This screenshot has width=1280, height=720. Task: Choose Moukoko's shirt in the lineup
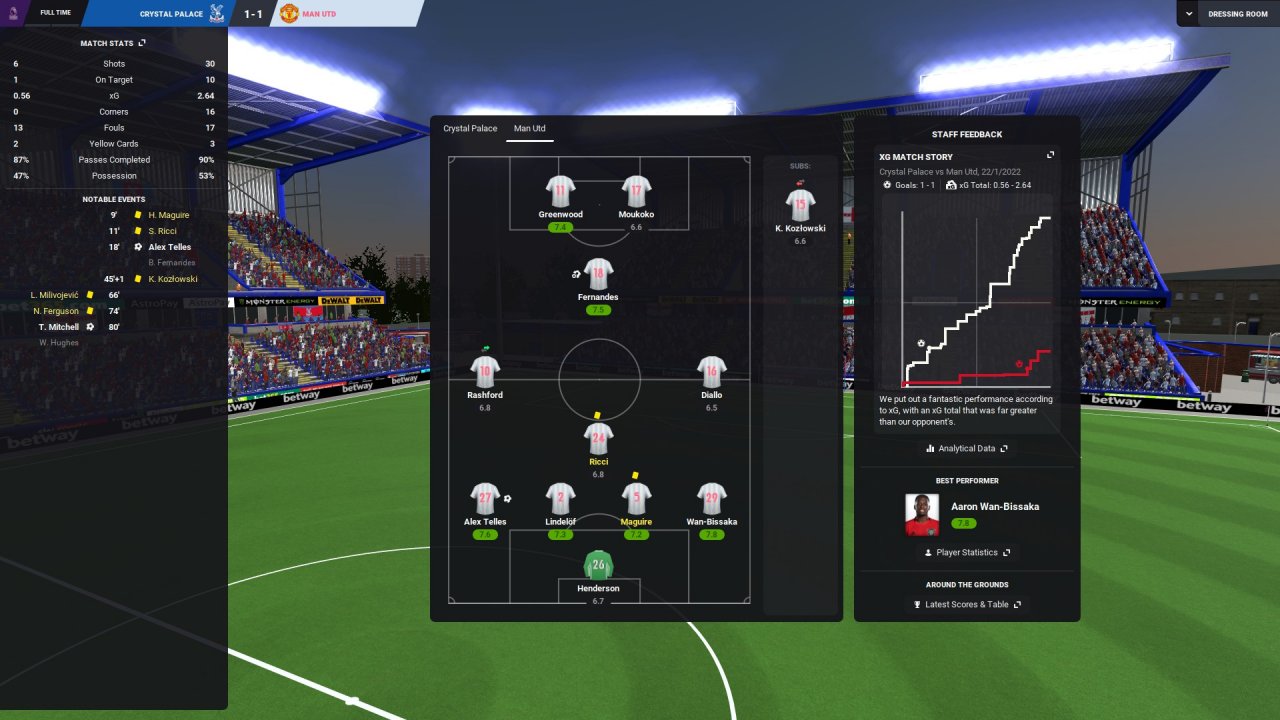636,191
